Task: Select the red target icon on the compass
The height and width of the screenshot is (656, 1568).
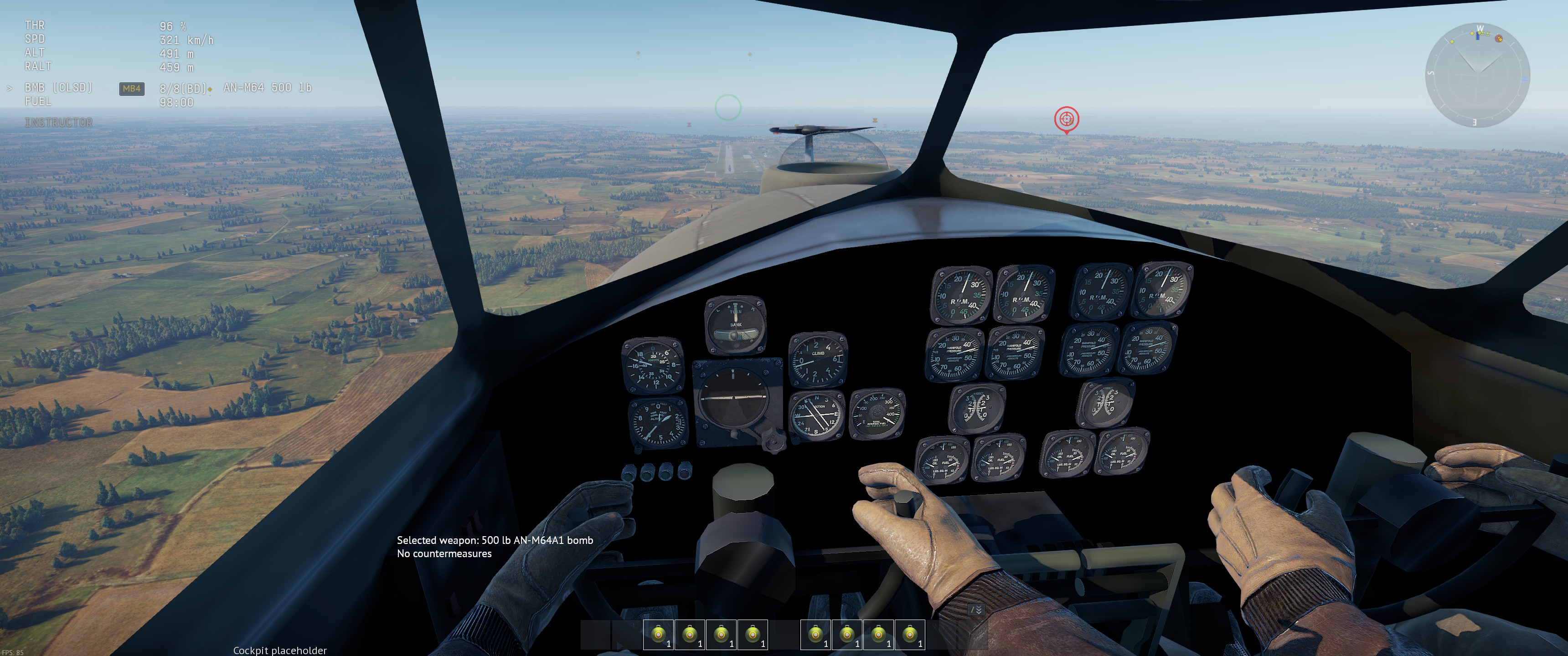Action: (1499, 39)
